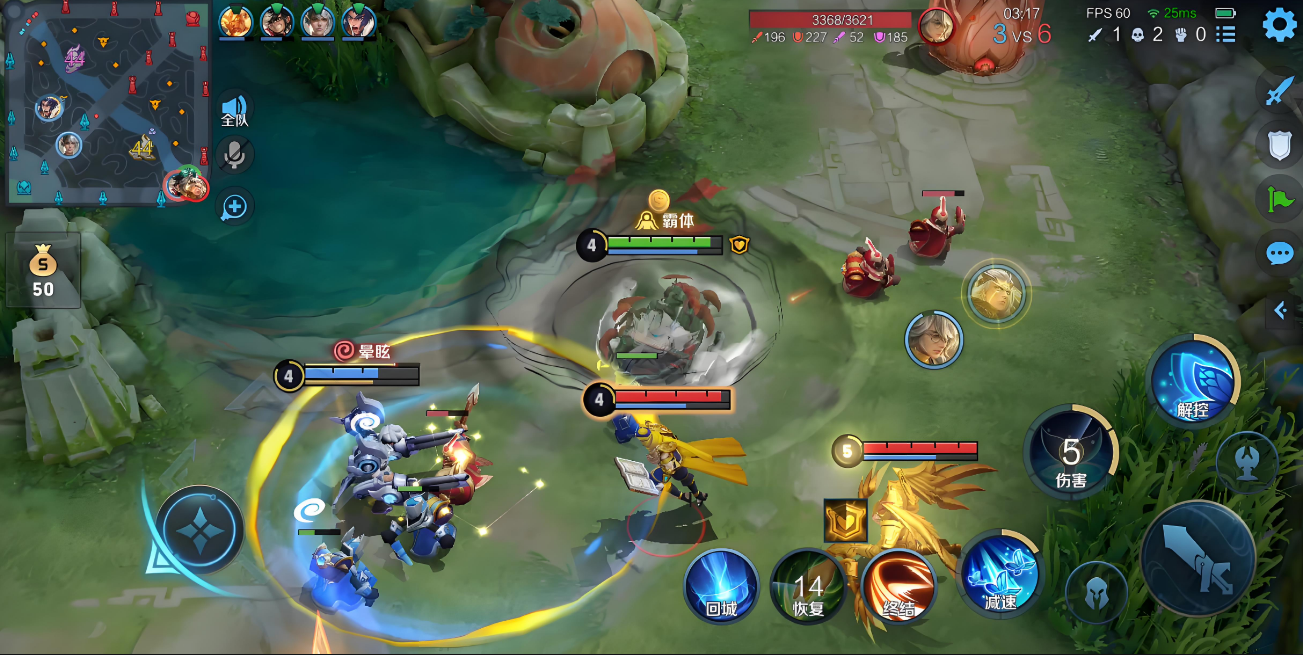
Task: Use the 恢复 heal ability
Action: (807, 585)
